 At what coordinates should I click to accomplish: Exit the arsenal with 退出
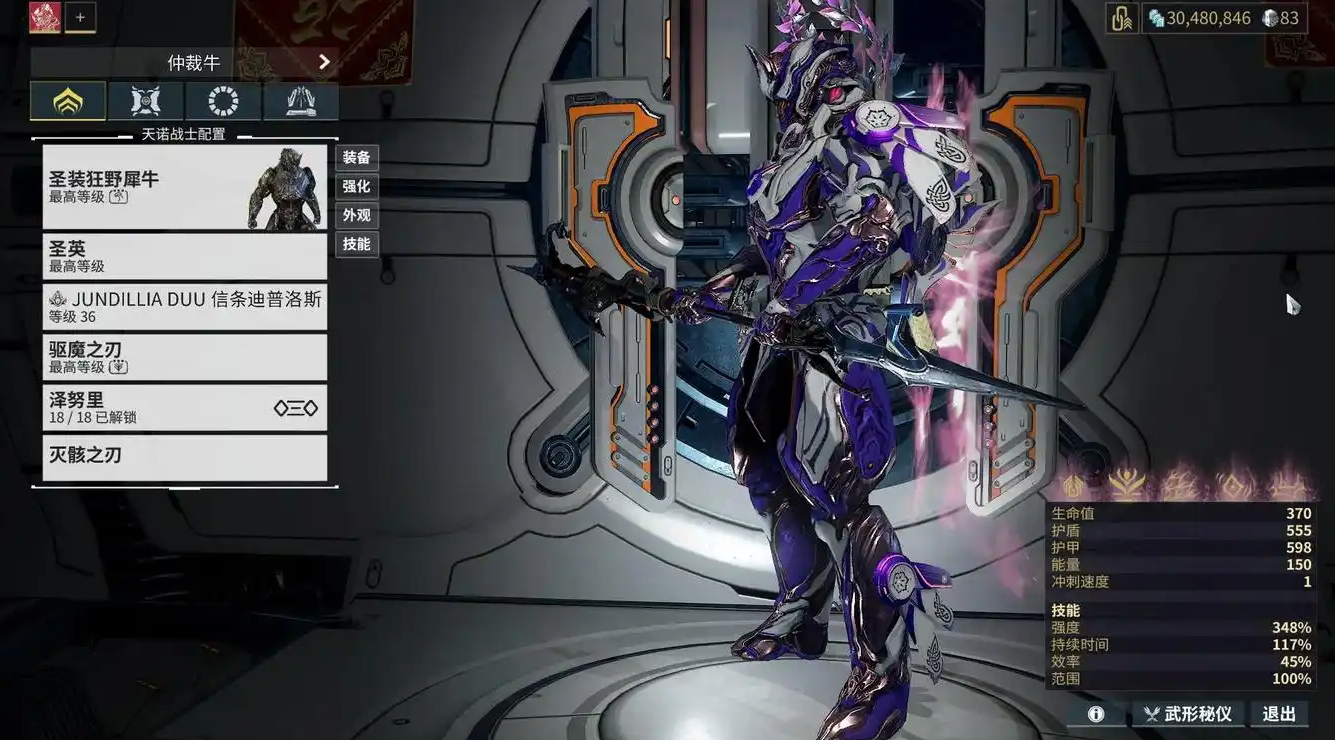tap(1279, 714)
